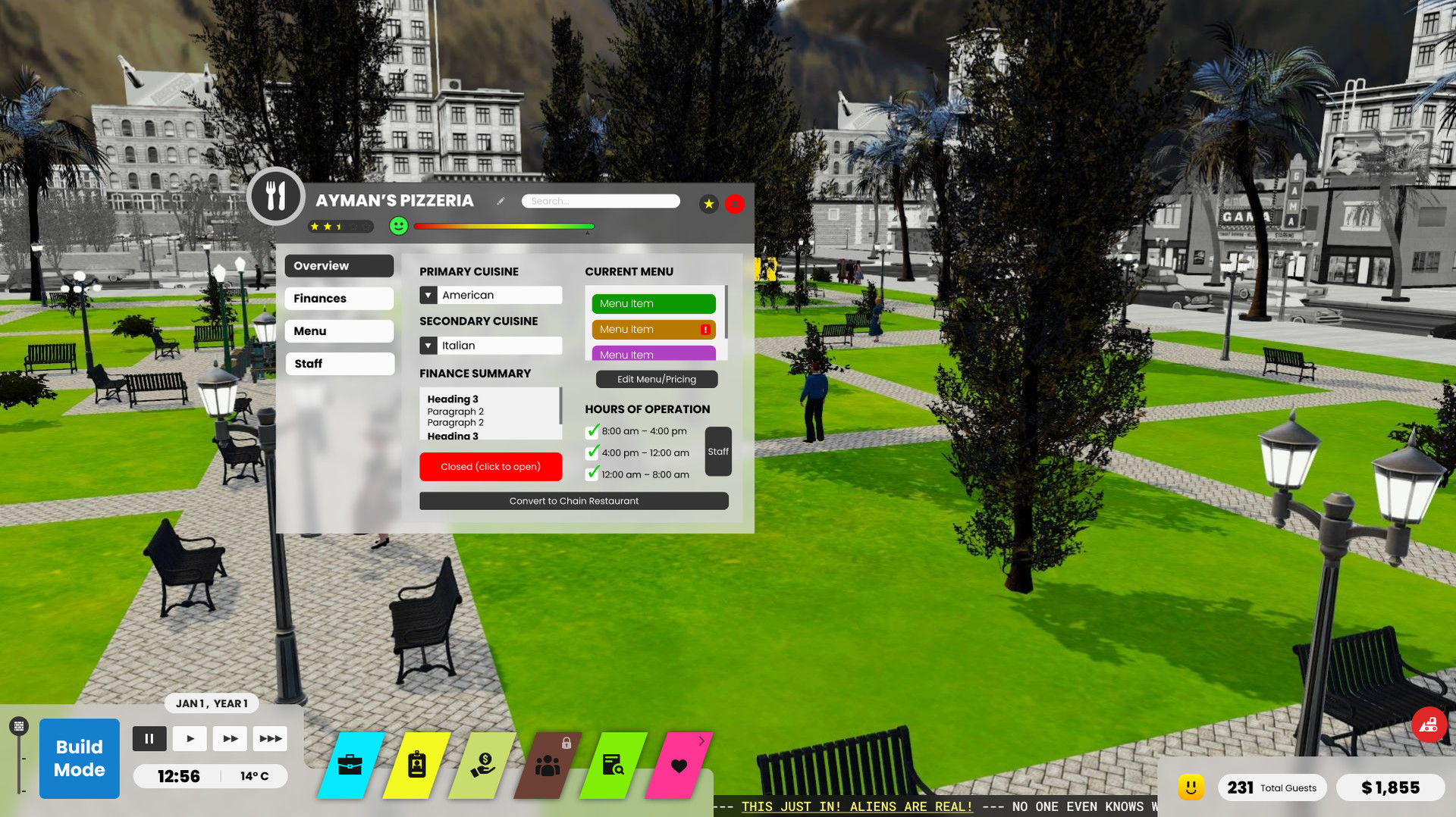1456x817 pixels.
Task: Click Convert to Chain Restaurant
Action: coord(573,500)
